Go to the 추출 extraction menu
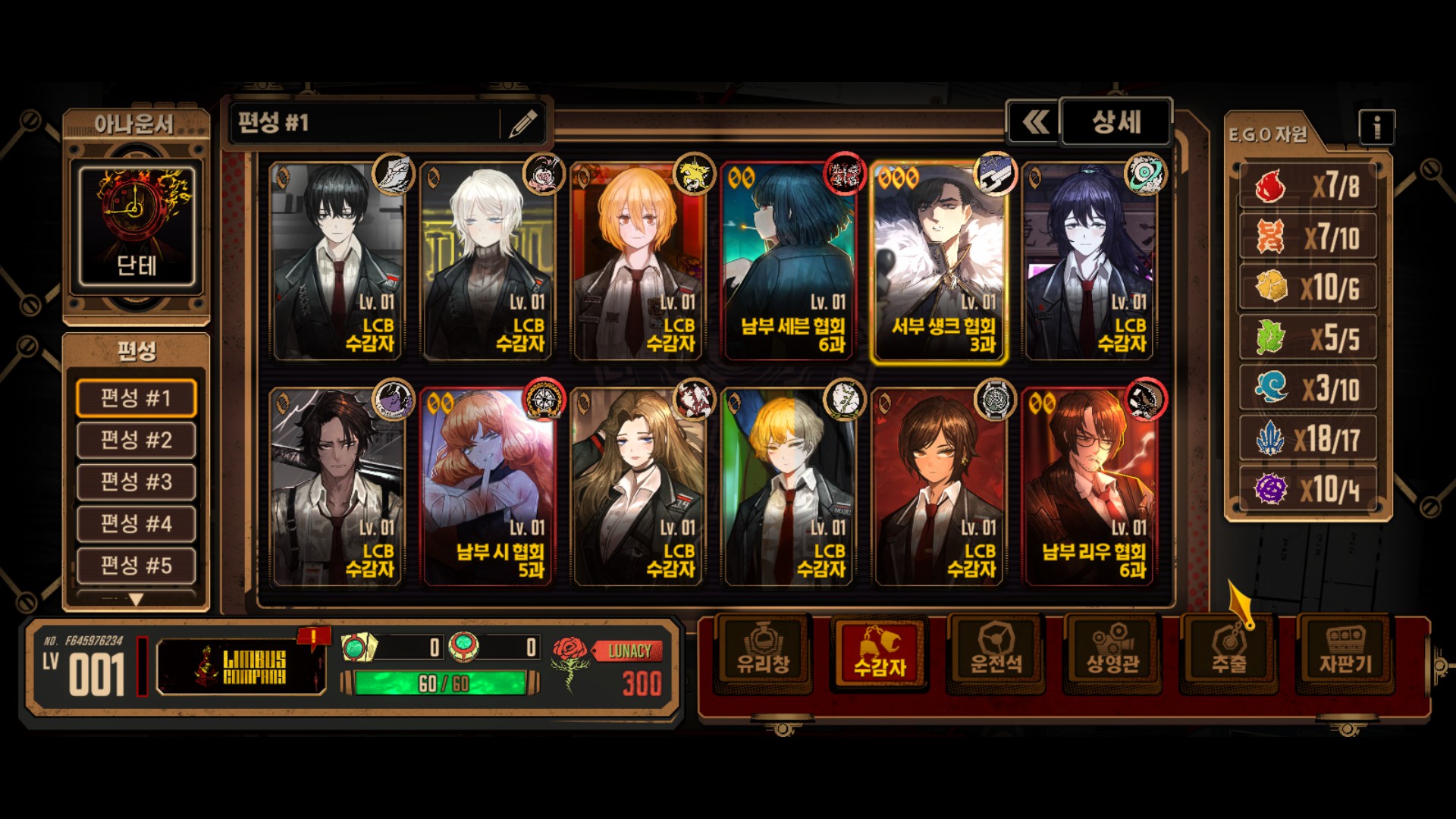Screen dimensions: 1456x819 [x=1228, y=654]
